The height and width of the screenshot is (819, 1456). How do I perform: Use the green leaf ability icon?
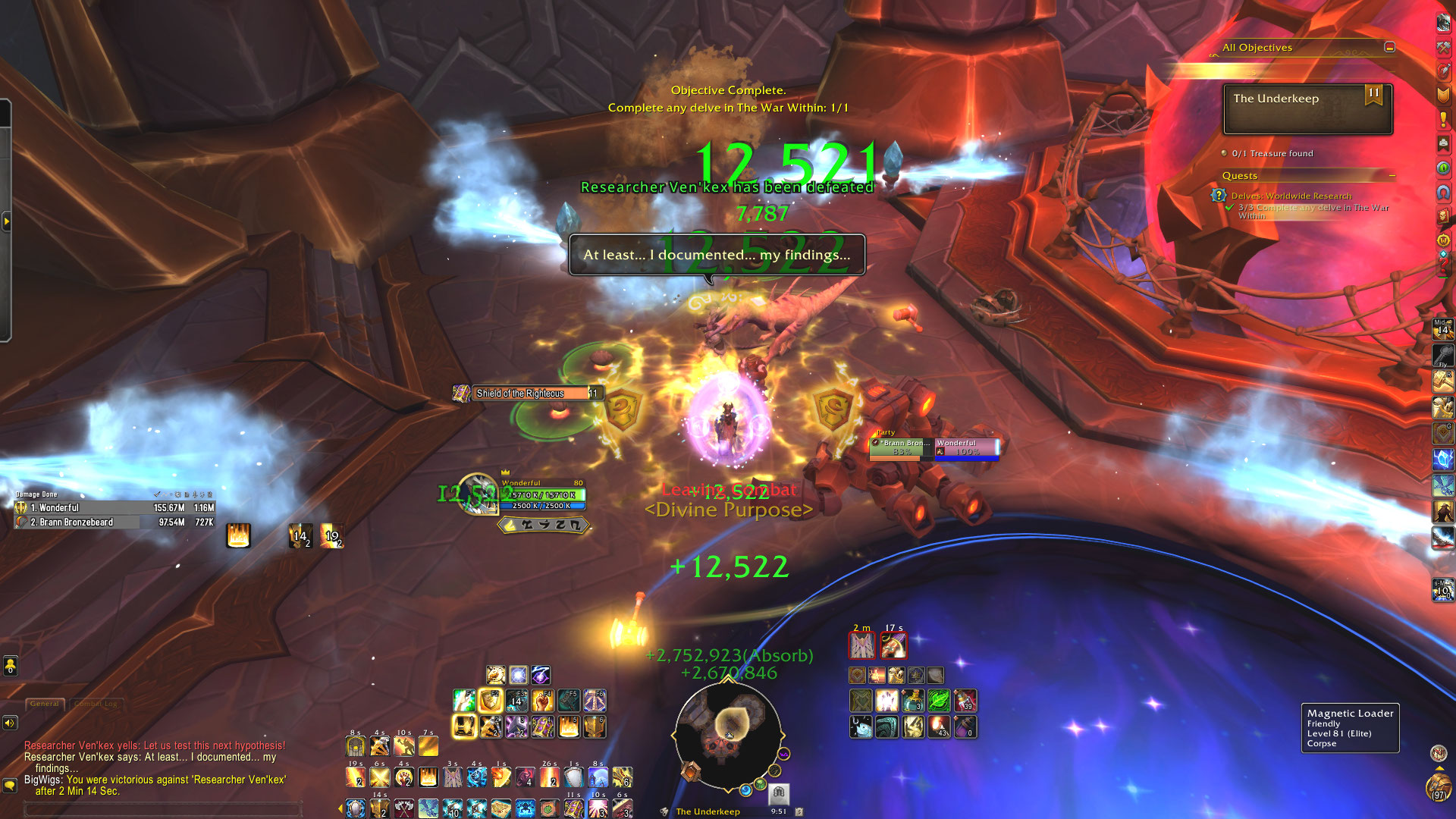939,701
